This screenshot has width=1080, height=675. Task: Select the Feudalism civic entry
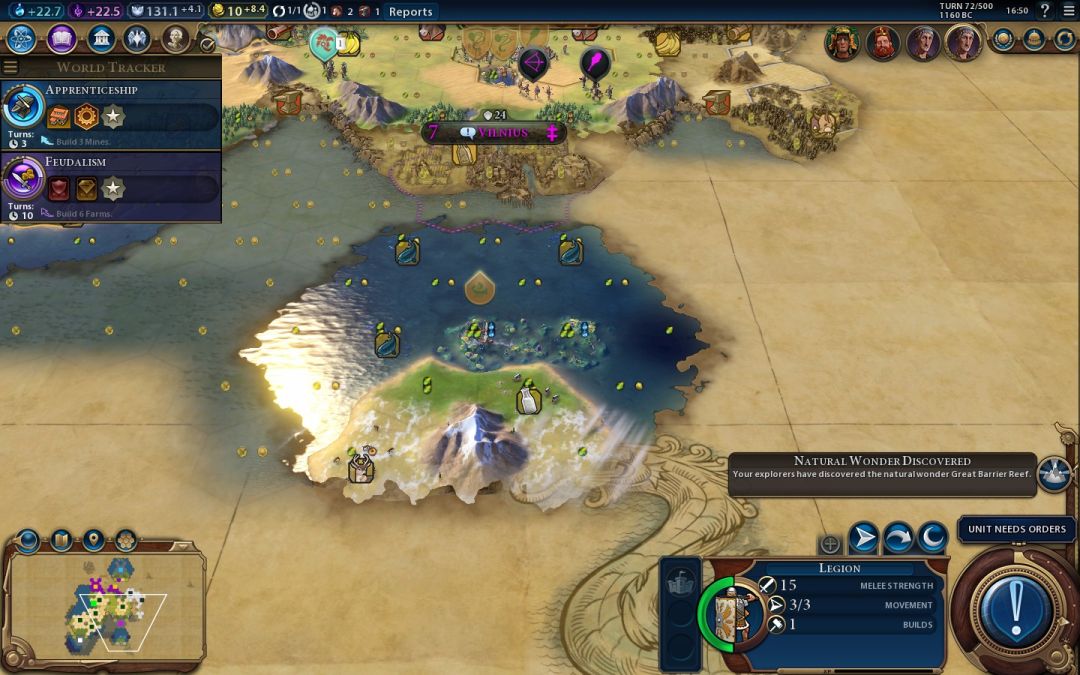tap(110, 187)
